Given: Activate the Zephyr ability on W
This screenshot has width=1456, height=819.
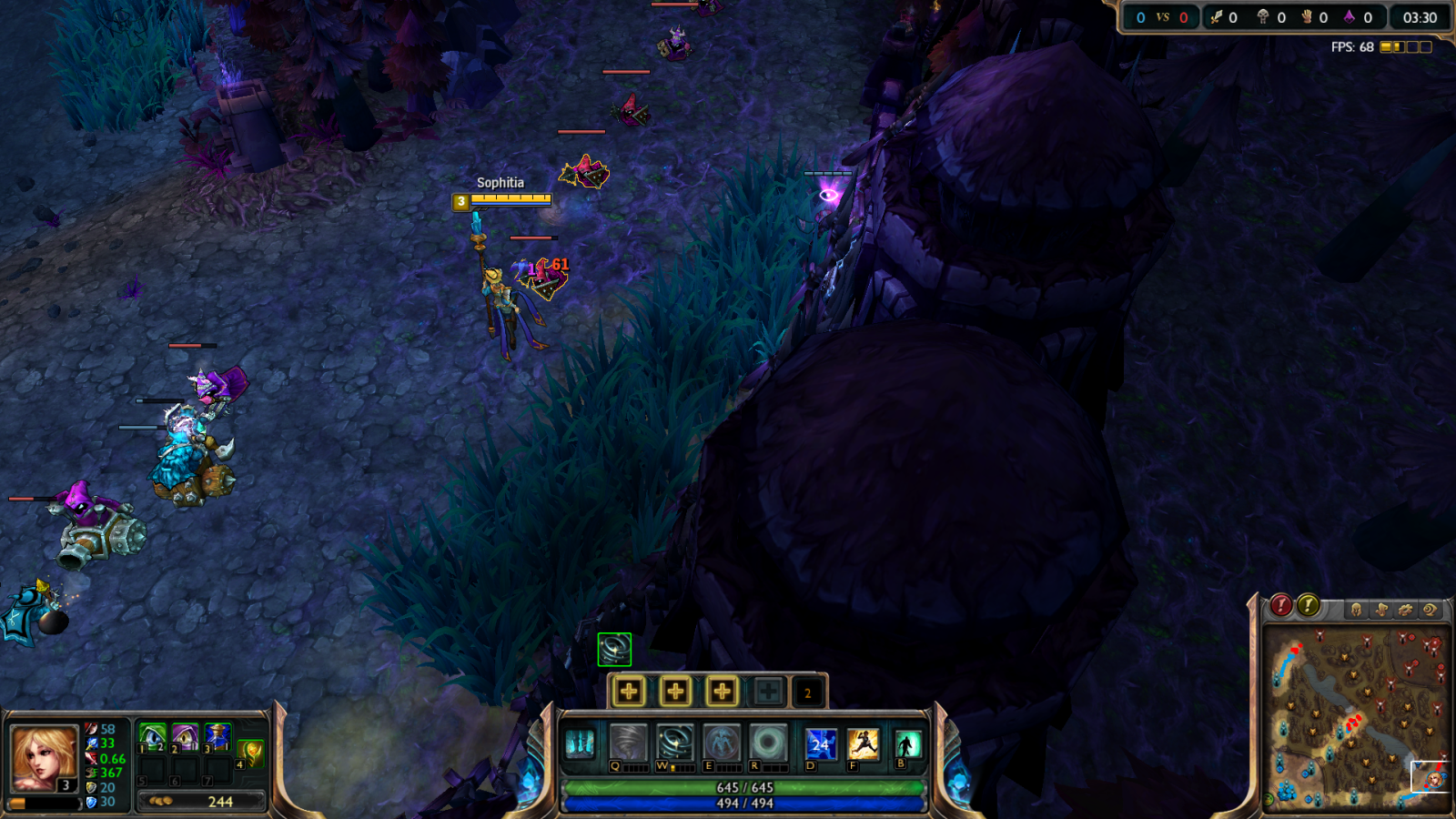Looking at the screenshot, I should point(675,743).
